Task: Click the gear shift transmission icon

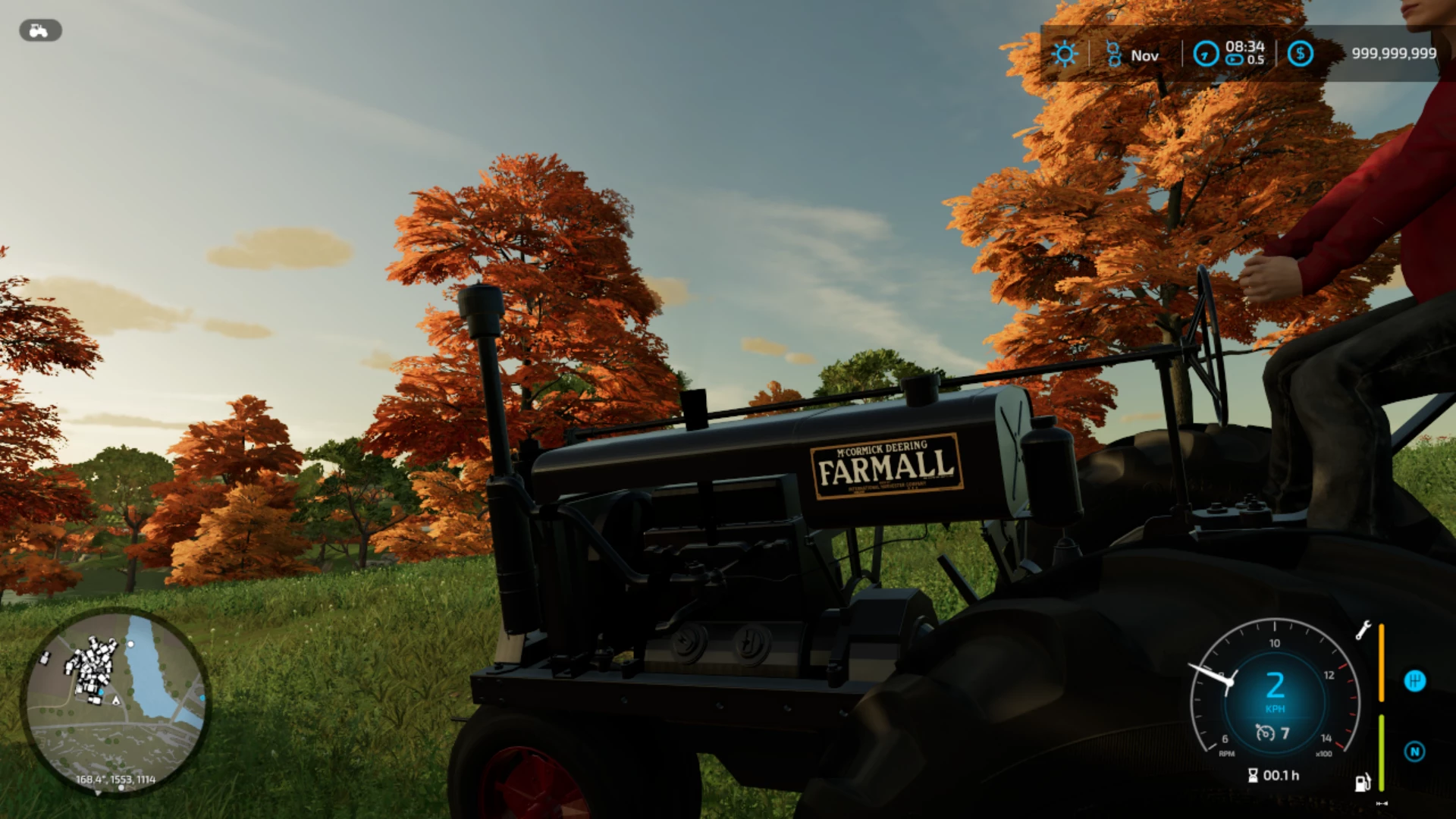Action: click(x=1415, y=681)
